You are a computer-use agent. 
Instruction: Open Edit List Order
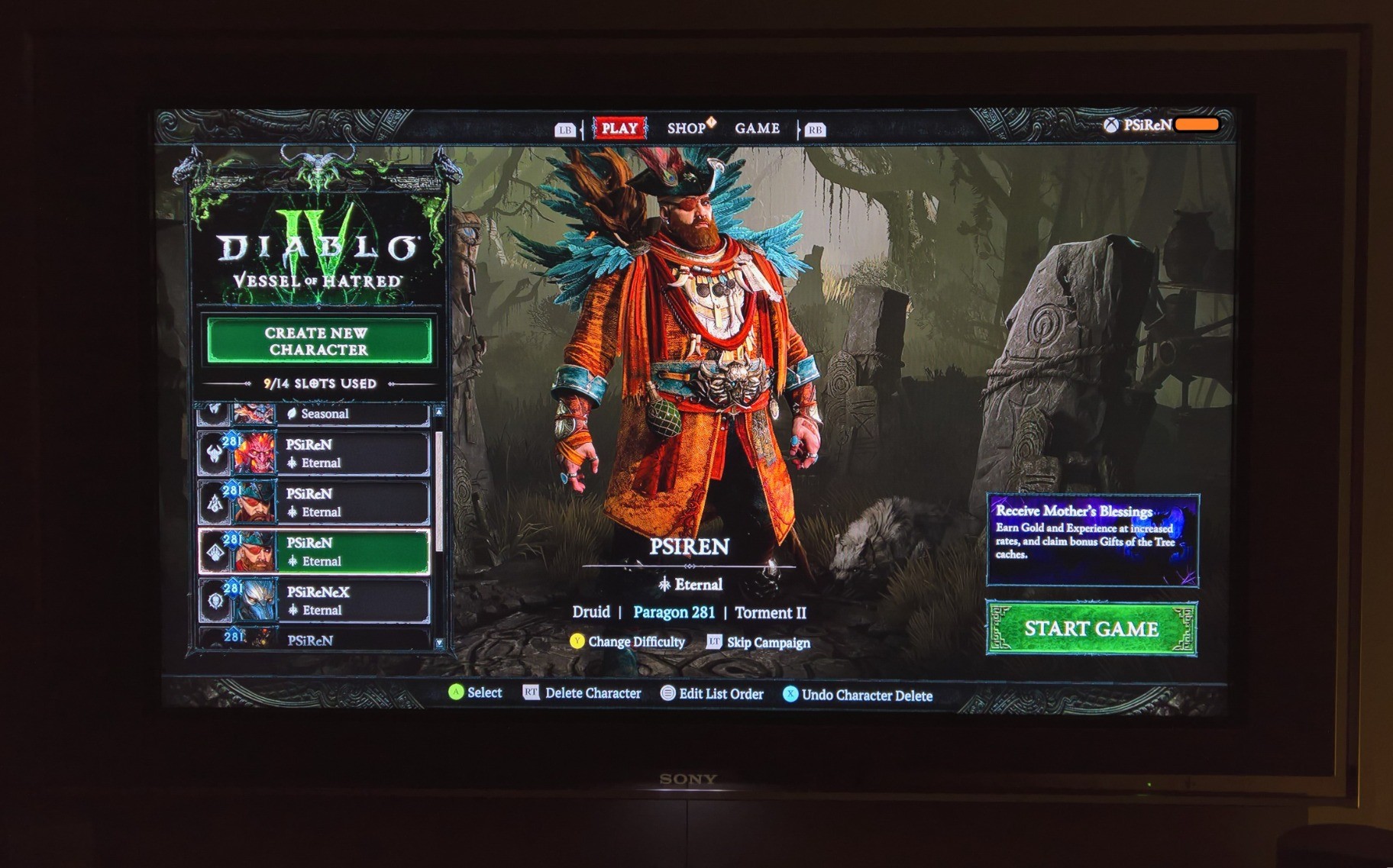[712, 694]
